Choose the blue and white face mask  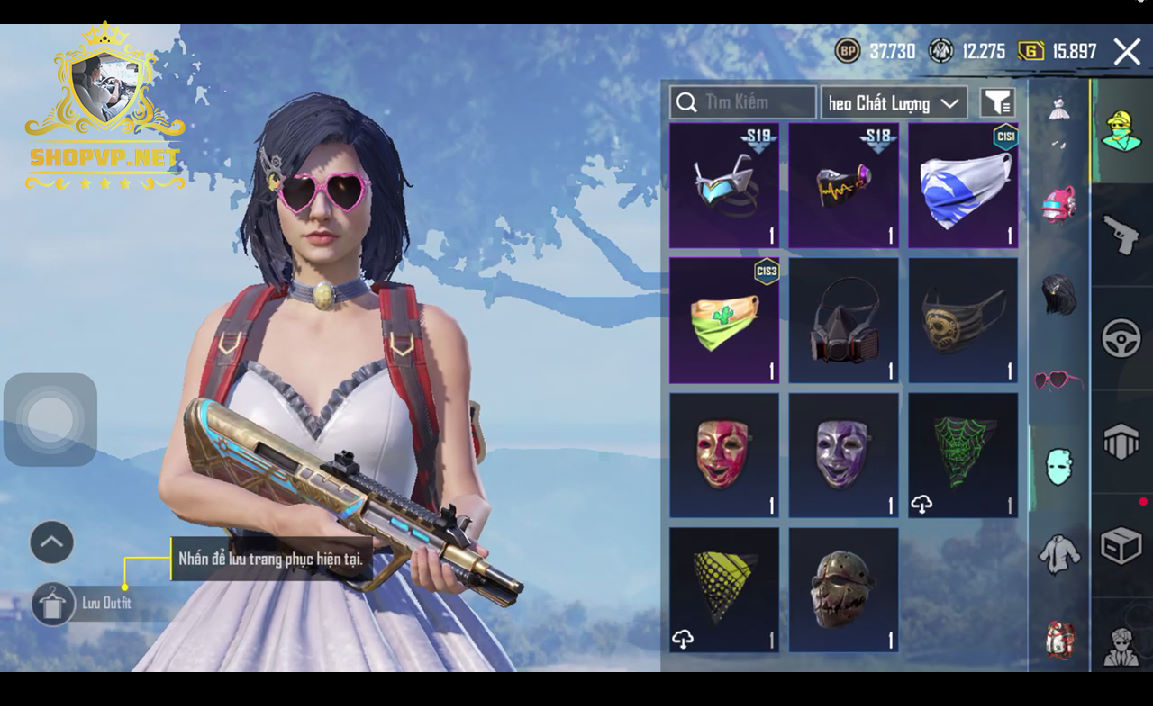click(x=963, y=186)
